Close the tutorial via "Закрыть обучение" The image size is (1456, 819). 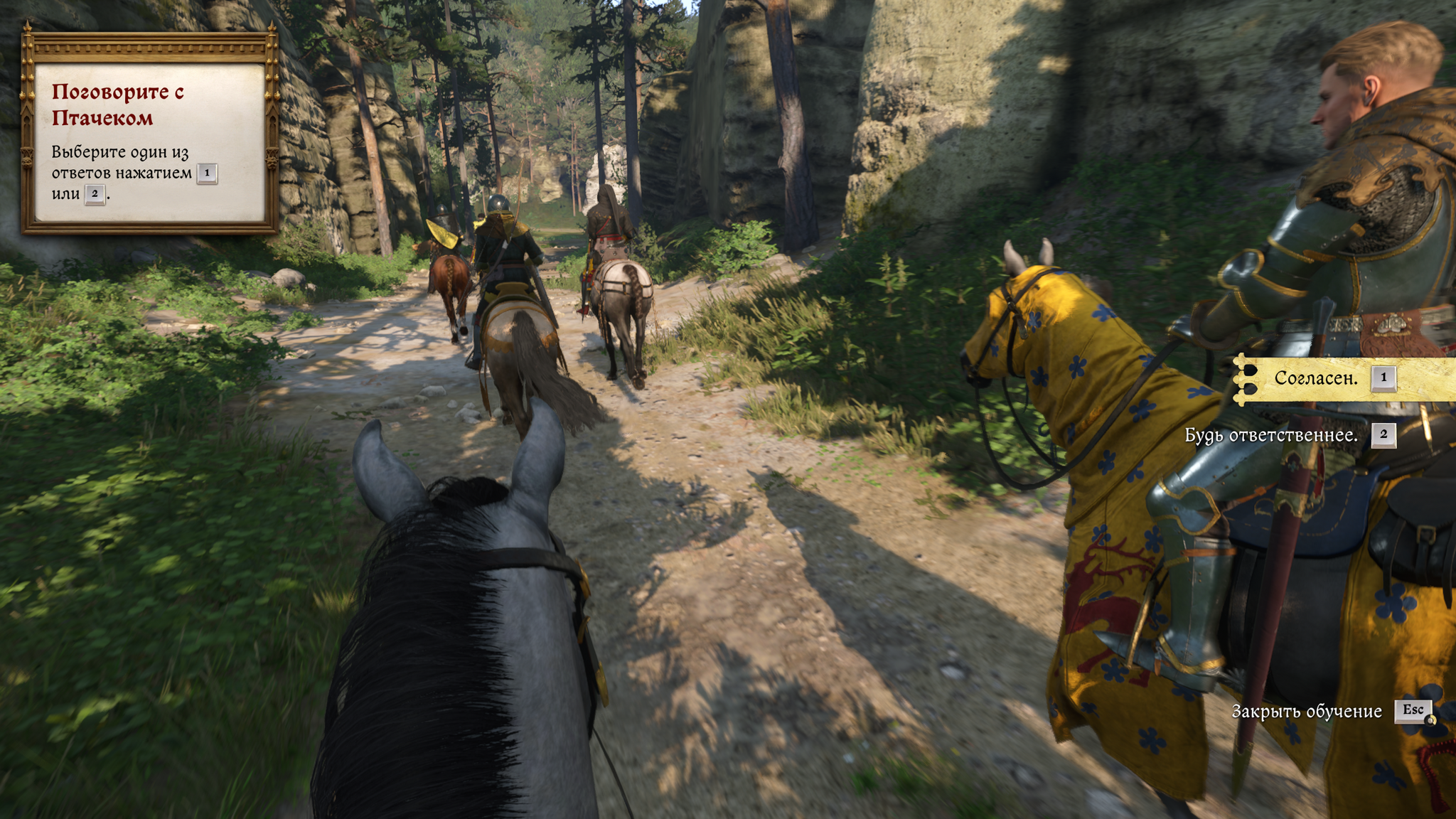(x=1307, y=711)
